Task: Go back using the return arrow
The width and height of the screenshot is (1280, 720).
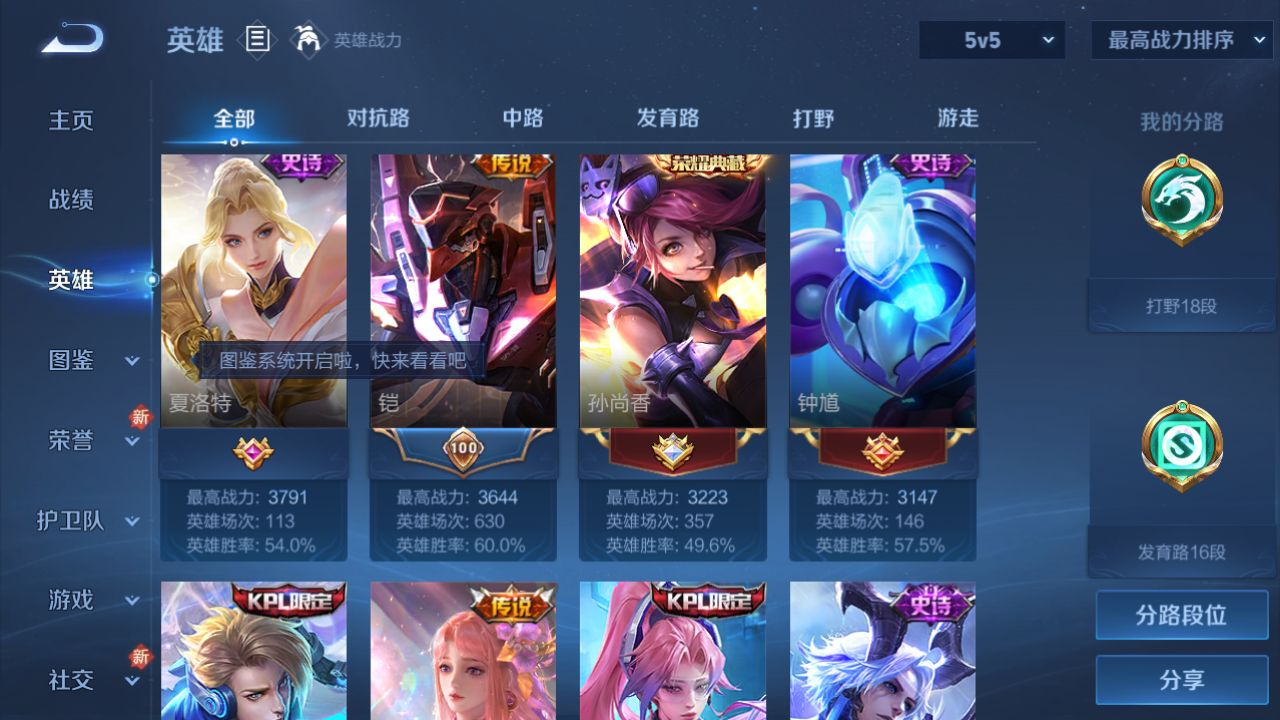Action: (x=72, y=39)
